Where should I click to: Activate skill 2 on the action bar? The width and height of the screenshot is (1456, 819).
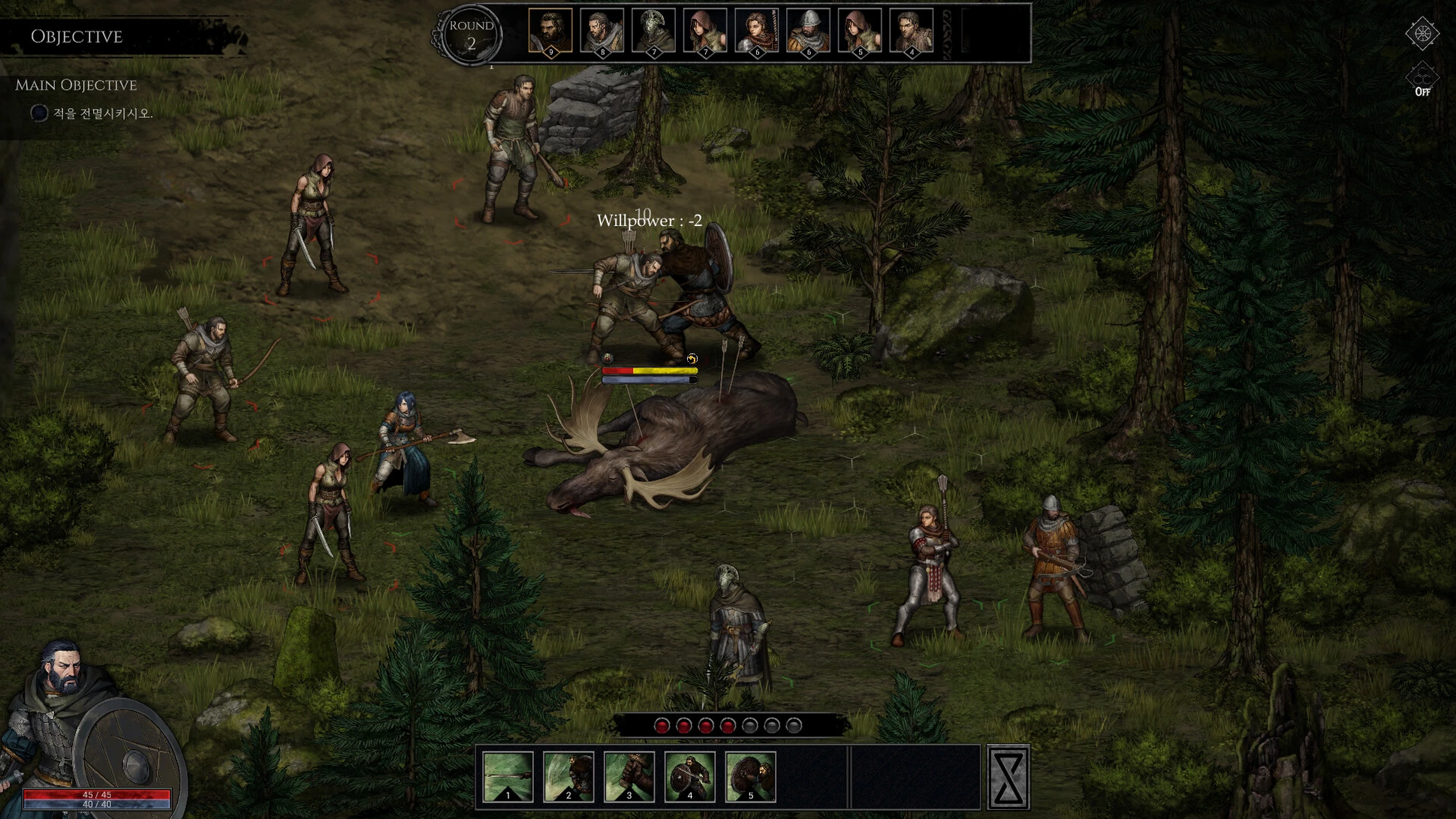[x=568, y=776]
